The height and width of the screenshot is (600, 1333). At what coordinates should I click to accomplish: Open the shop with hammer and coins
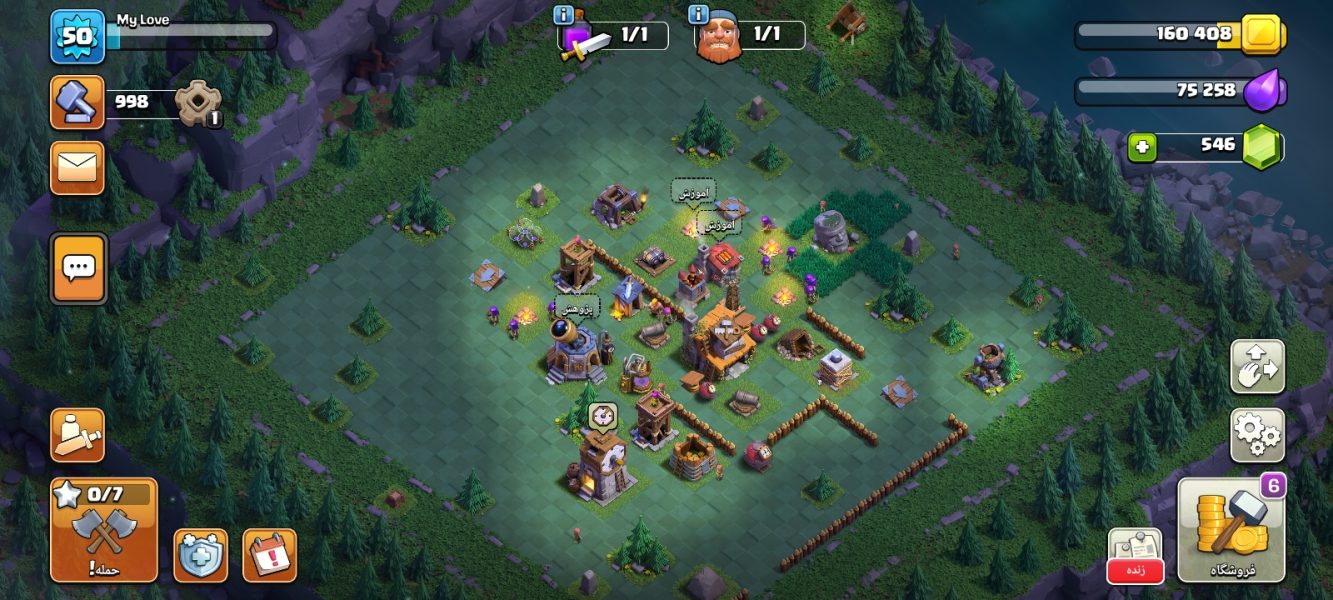tap(1231, 530)
